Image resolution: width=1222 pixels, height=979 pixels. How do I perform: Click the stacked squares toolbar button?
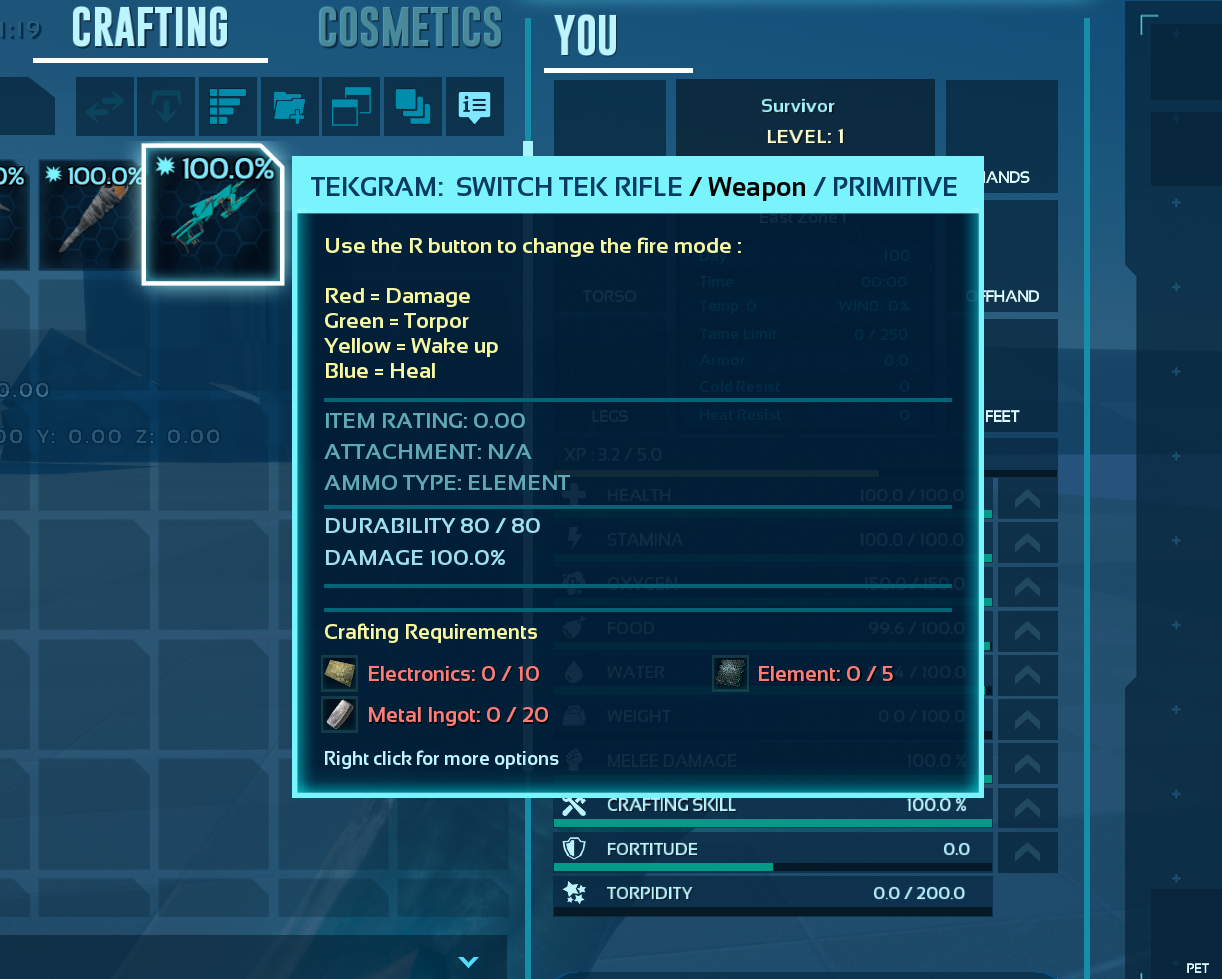[413, 107]
